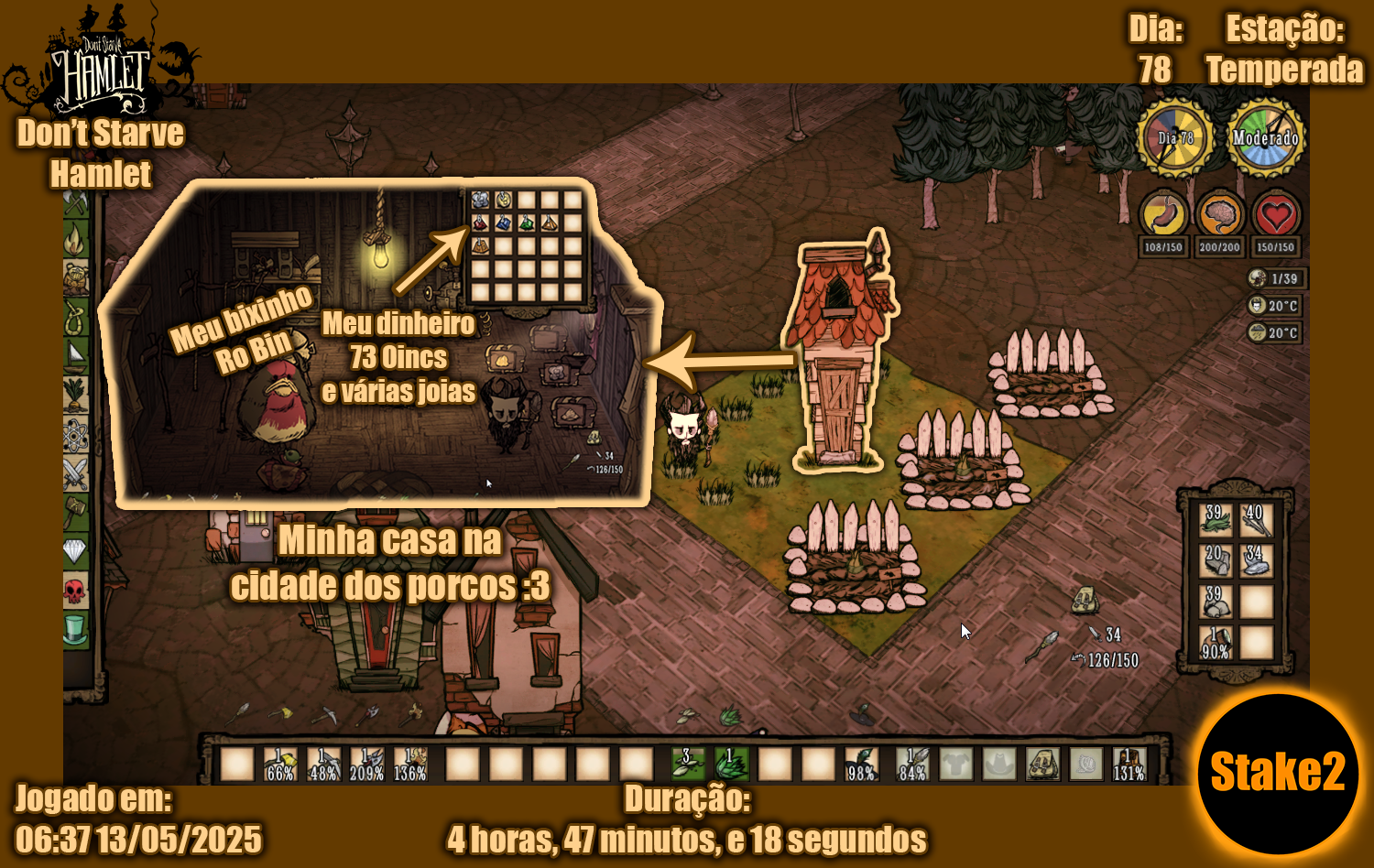
Task: Click the Dia 78 day clock
Action: [1175, 138]
